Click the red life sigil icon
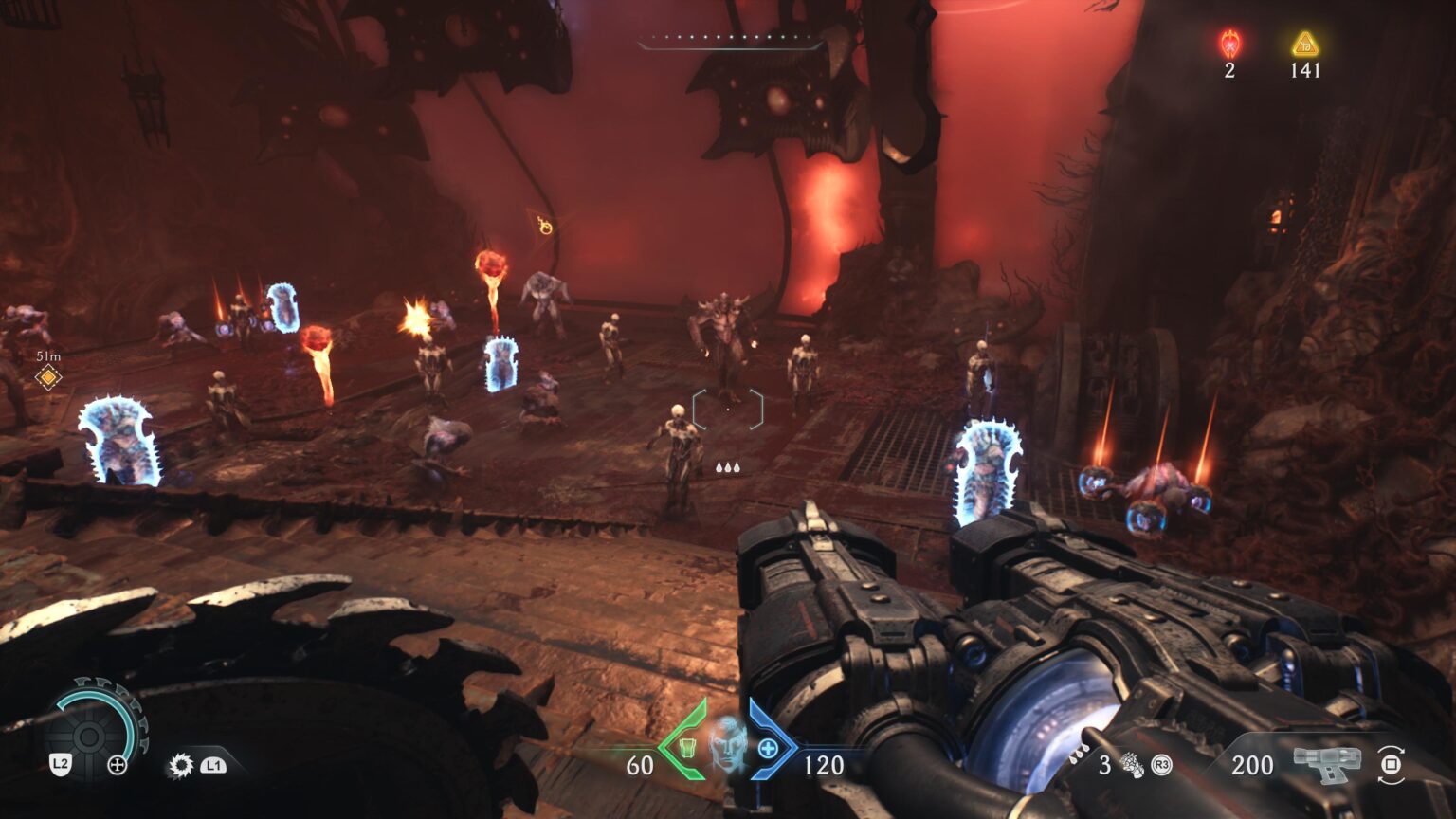The width and height of the screenshot is (1456, 819). [1229, 44]
